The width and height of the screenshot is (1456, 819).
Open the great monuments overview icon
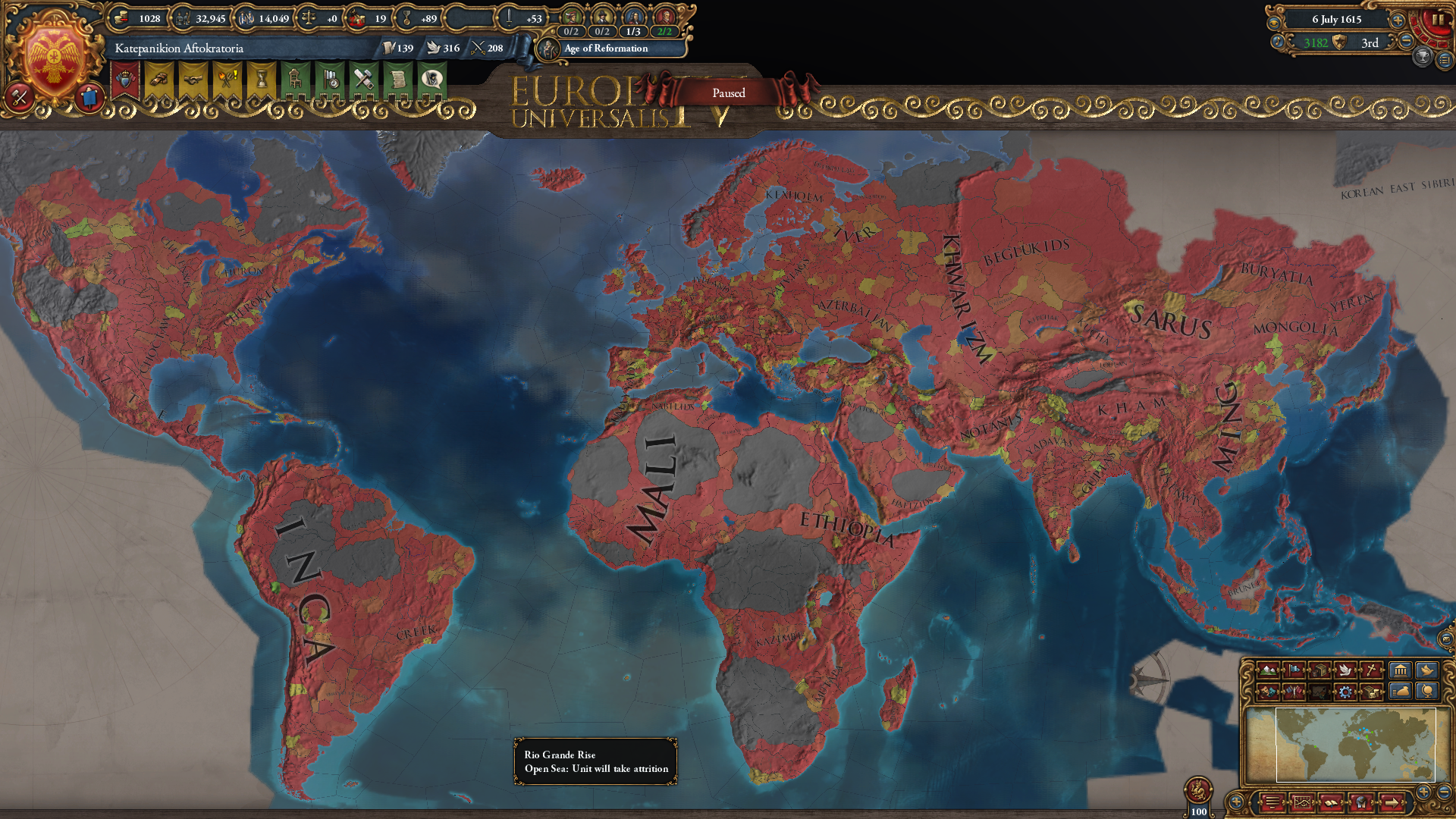point(1400,670)
